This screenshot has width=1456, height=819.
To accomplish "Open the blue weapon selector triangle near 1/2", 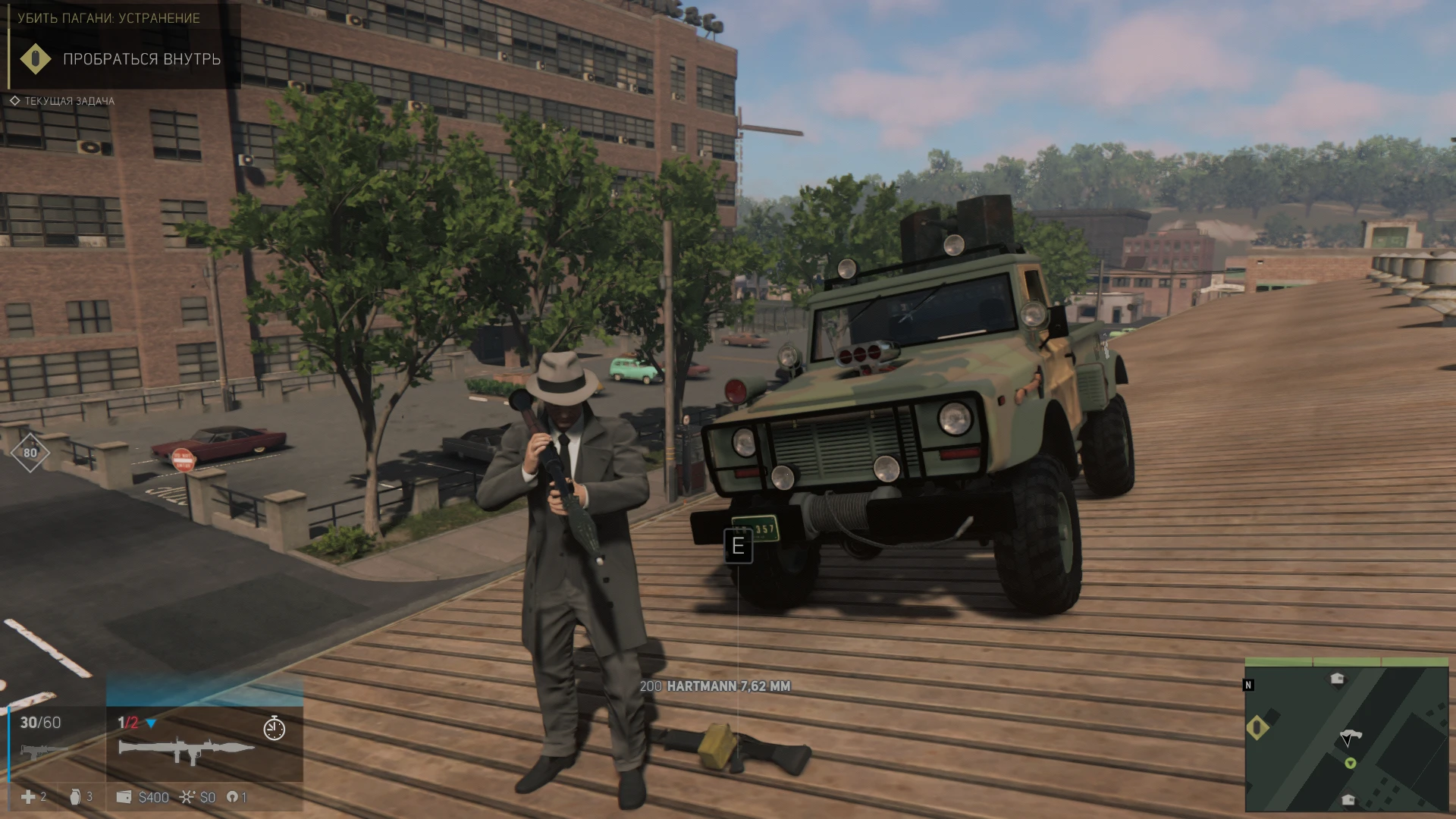I will tap(152, 723).
